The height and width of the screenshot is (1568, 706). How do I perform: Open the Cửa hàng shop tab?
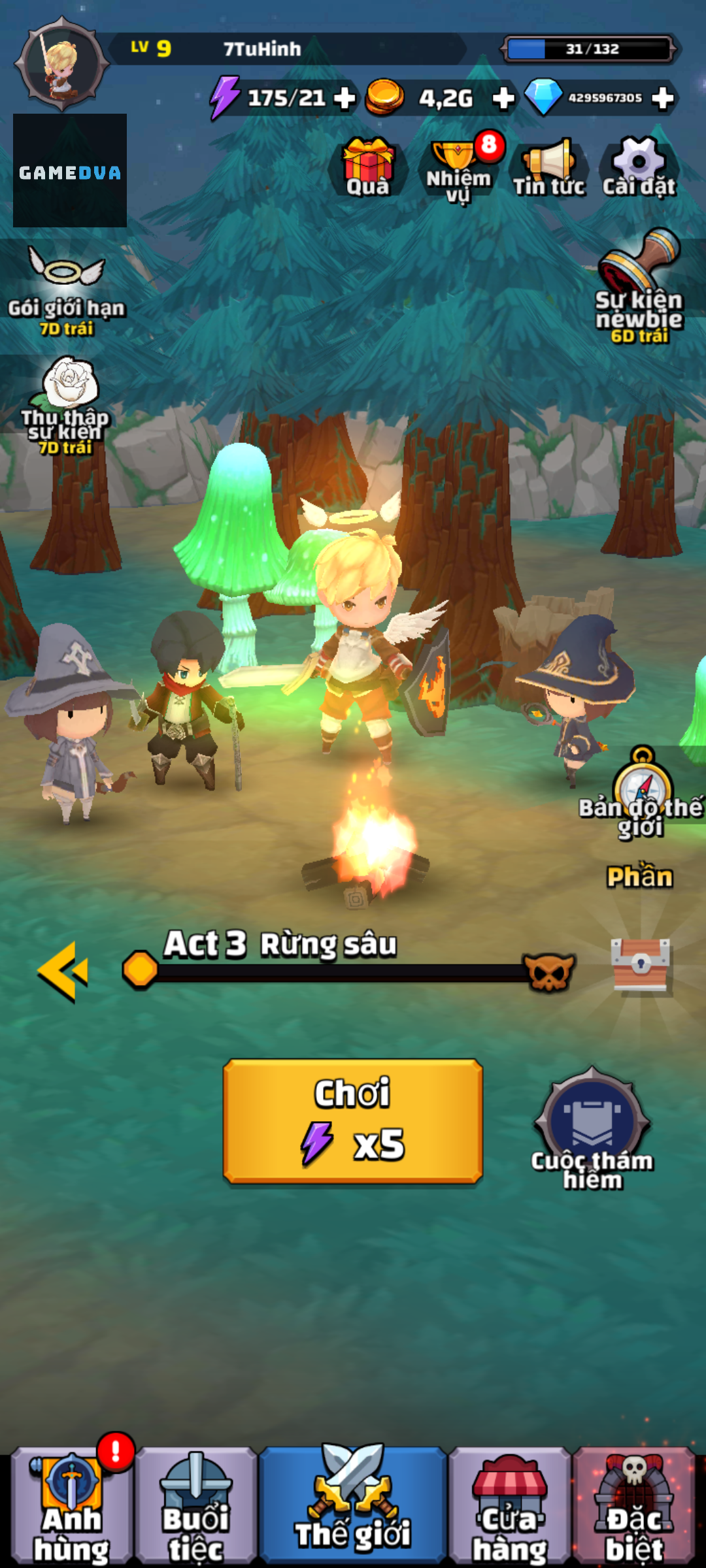tap(510, 1506)
